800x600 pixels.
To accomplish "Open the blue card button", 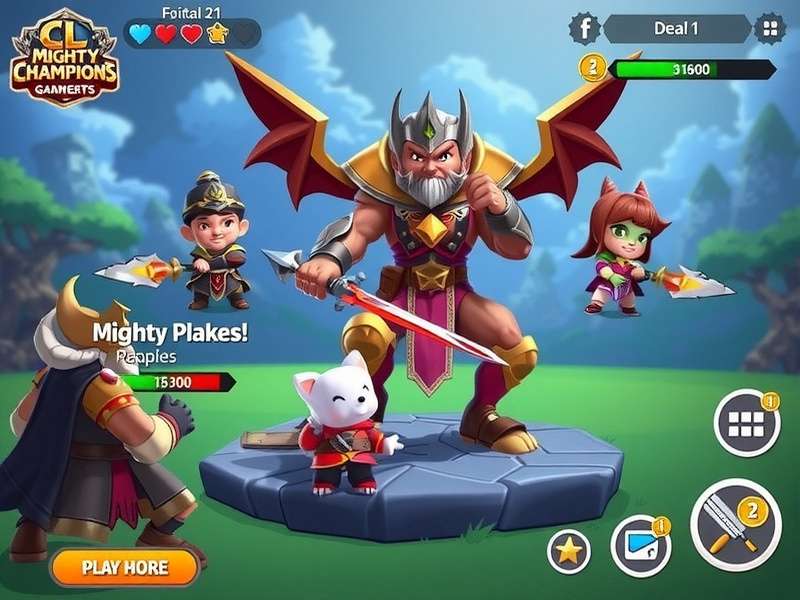I will point(640,545).
